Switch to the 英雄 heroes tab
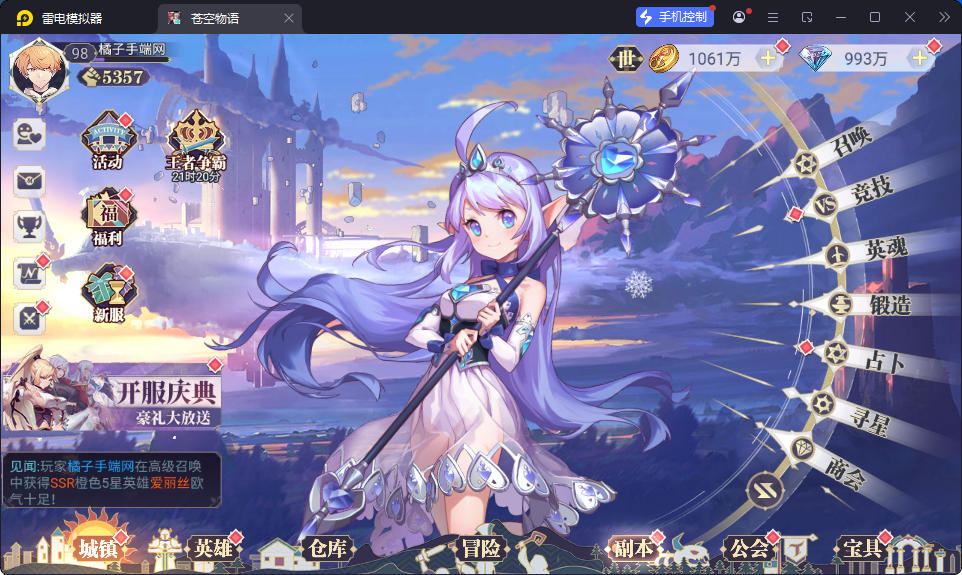962x575 pixels. point(212,548)
